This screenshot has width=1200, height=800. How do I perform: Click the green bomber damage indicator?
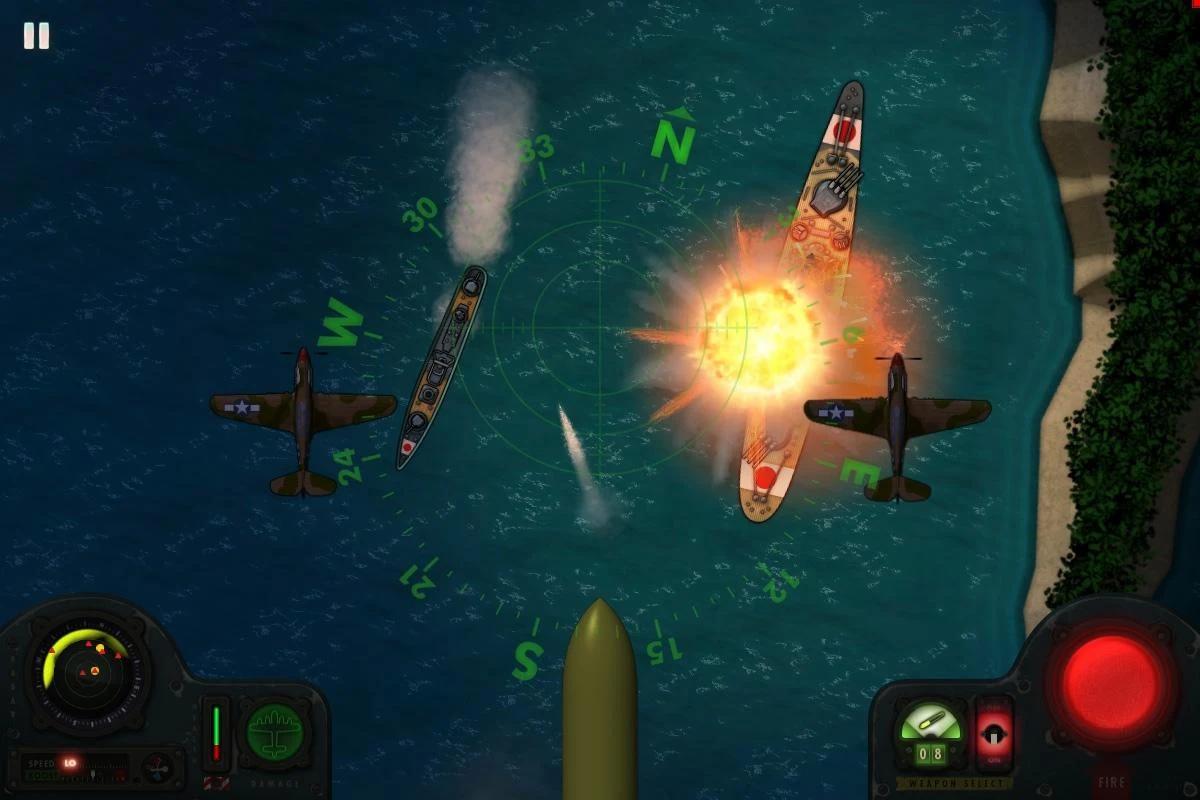pos(274,733)
